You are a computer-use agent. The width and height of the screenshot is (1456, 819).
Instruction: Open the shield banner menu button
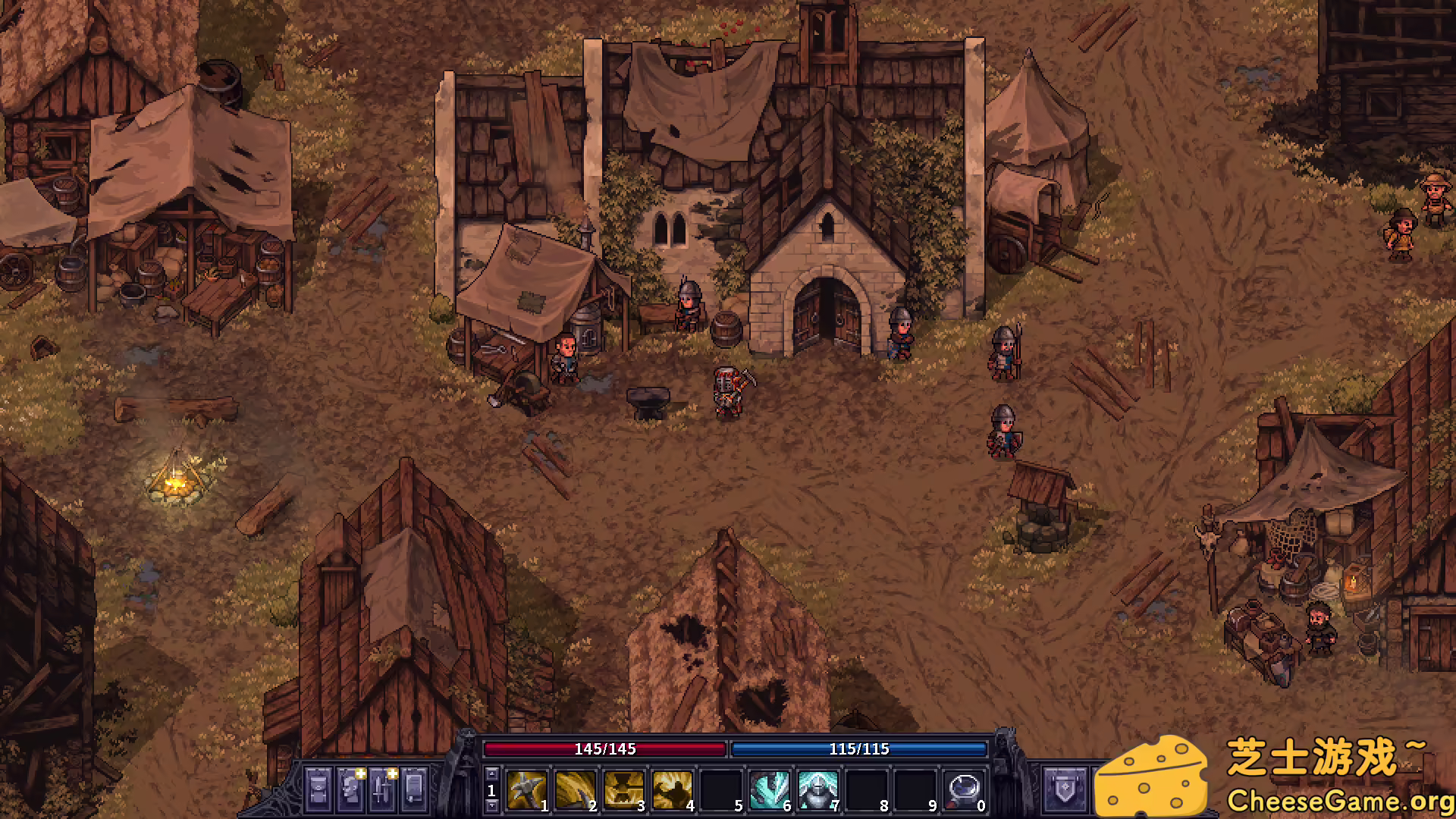point(1065,789)
